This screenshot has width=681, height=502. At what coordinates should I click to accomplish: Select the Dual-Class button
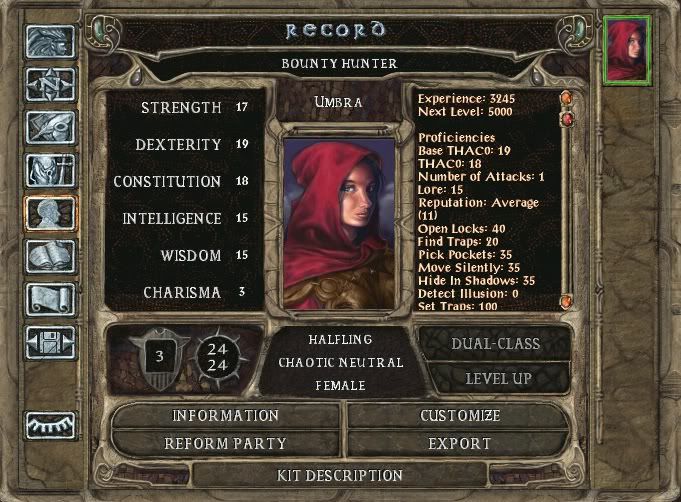497,344
